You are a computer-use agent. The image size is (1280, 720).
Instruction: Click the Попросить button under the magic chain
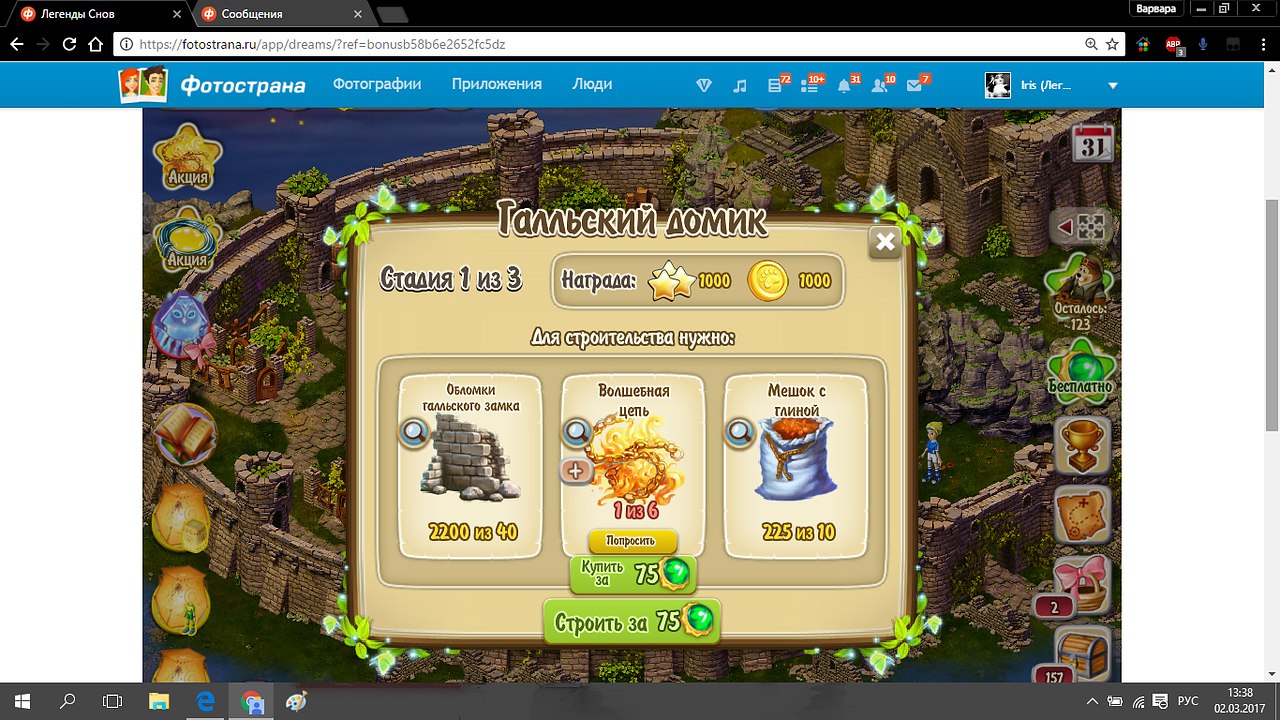point(632,541)
